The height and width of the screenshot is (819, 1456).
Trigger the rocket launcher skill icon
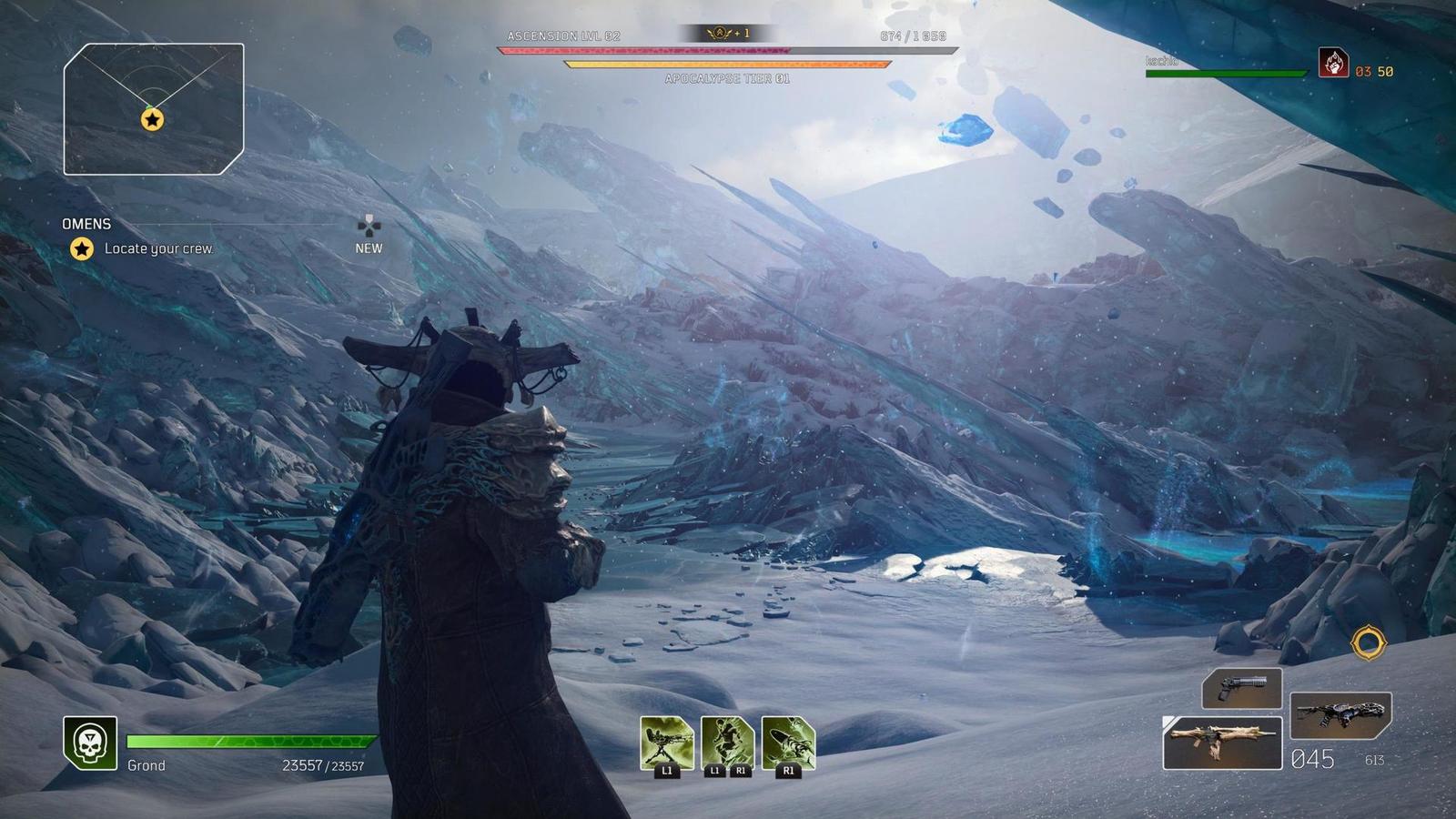(x=788, y=742)
